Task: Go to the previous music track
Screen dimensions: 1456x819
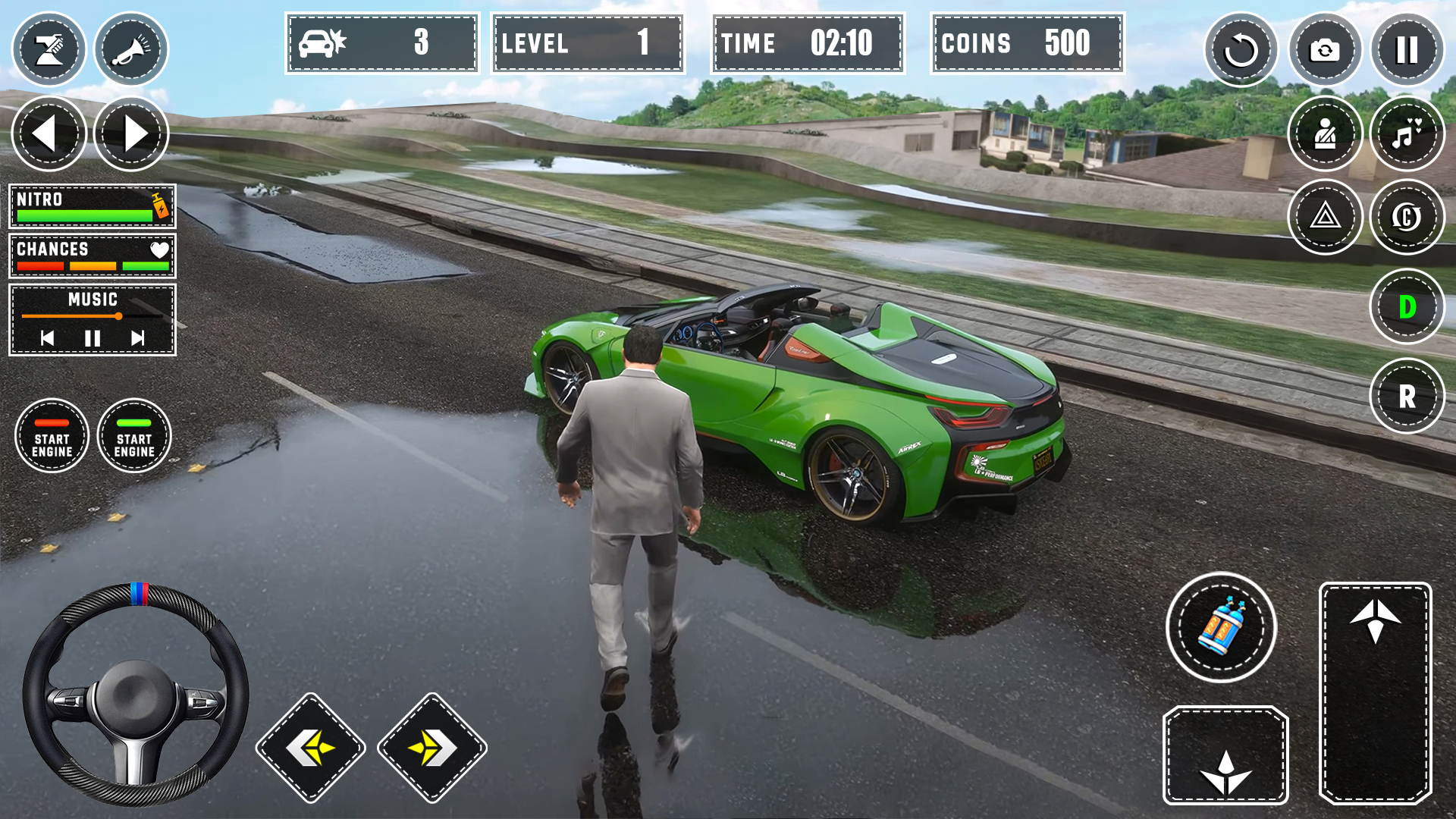Action: pos(47,338)
